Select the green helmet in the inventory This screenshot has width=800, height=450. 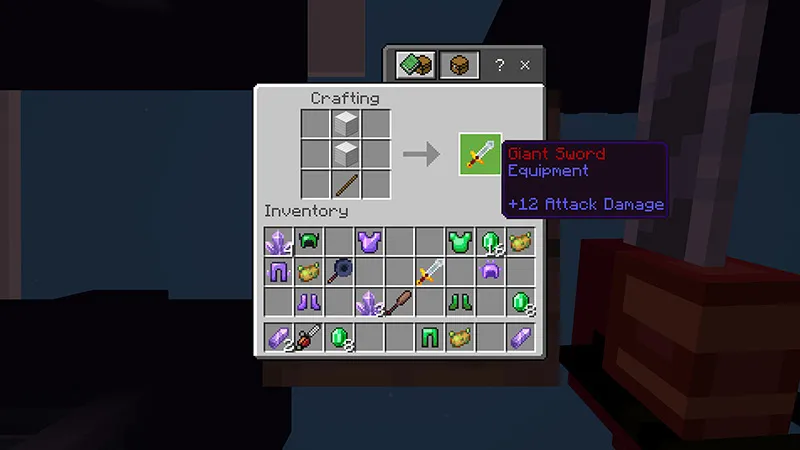(x=307, y=241)
